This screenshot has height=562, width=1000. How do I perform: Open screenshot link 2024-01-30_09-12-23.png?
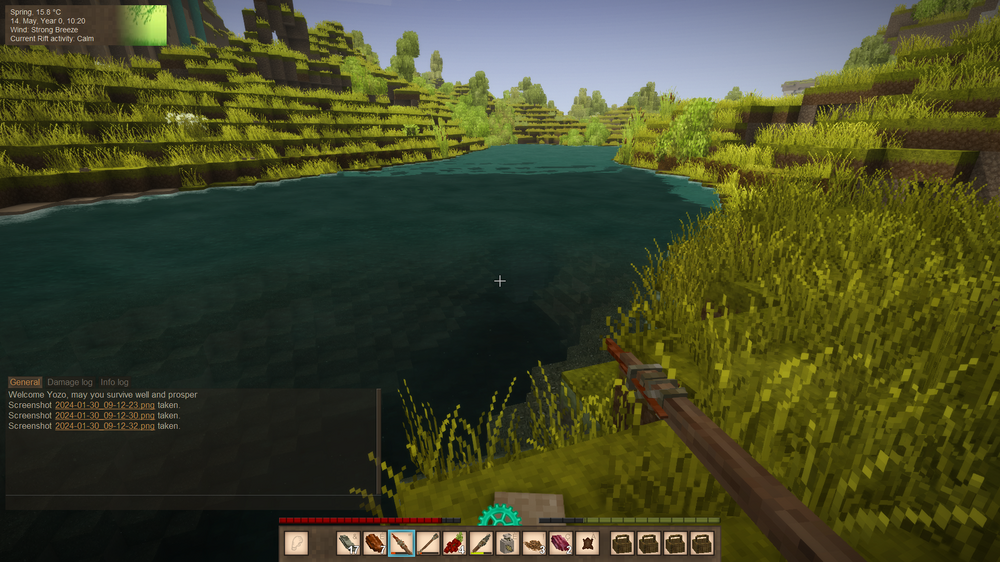coord(105,405)
